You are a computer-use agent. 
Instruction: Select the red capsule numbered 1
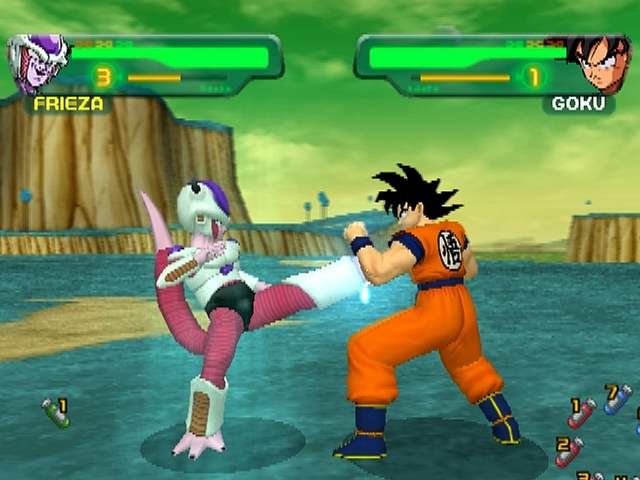click(581, 412)
